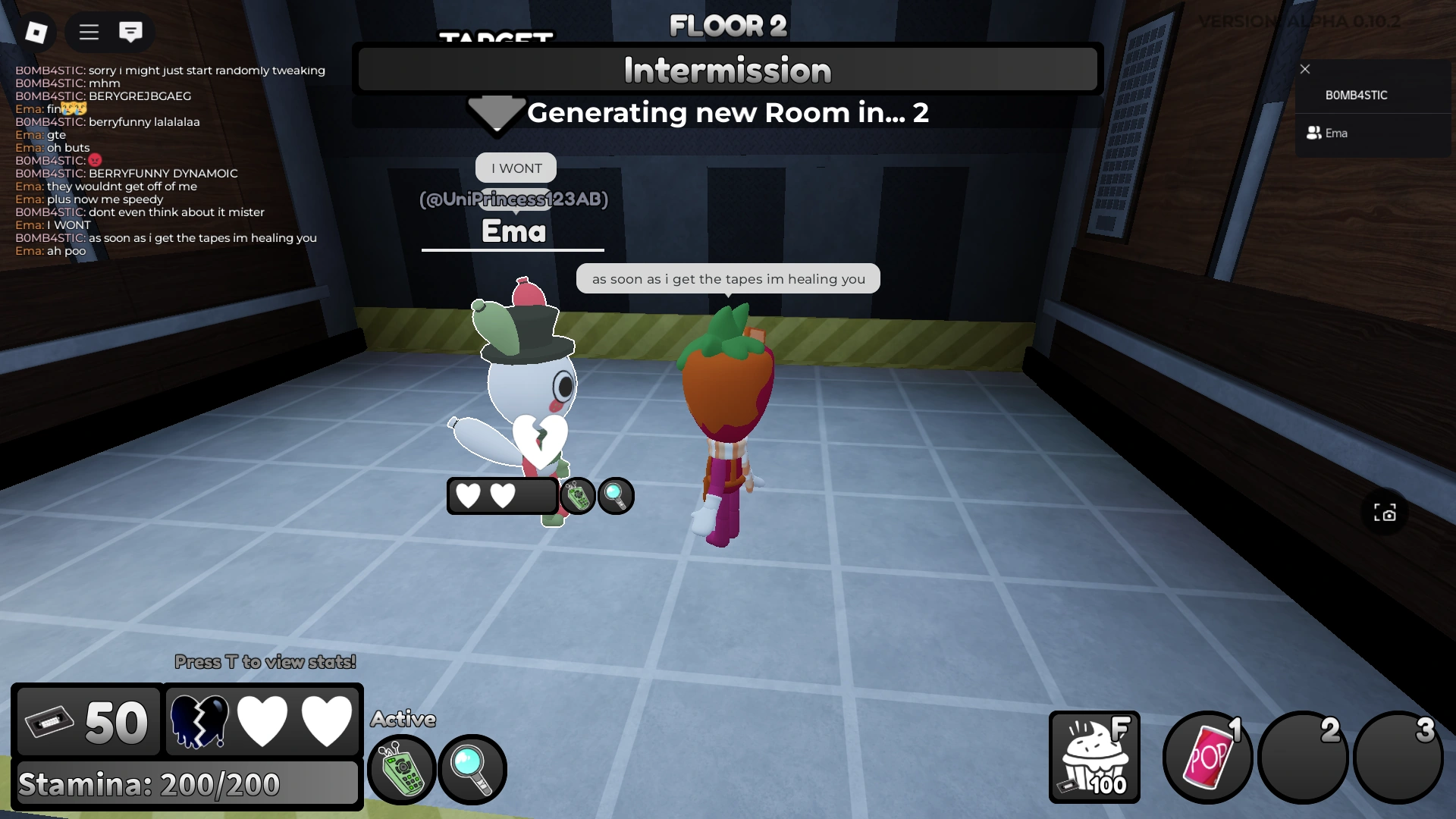
Task: Click the friends icon next to Ema
Action: [1313, 133]
